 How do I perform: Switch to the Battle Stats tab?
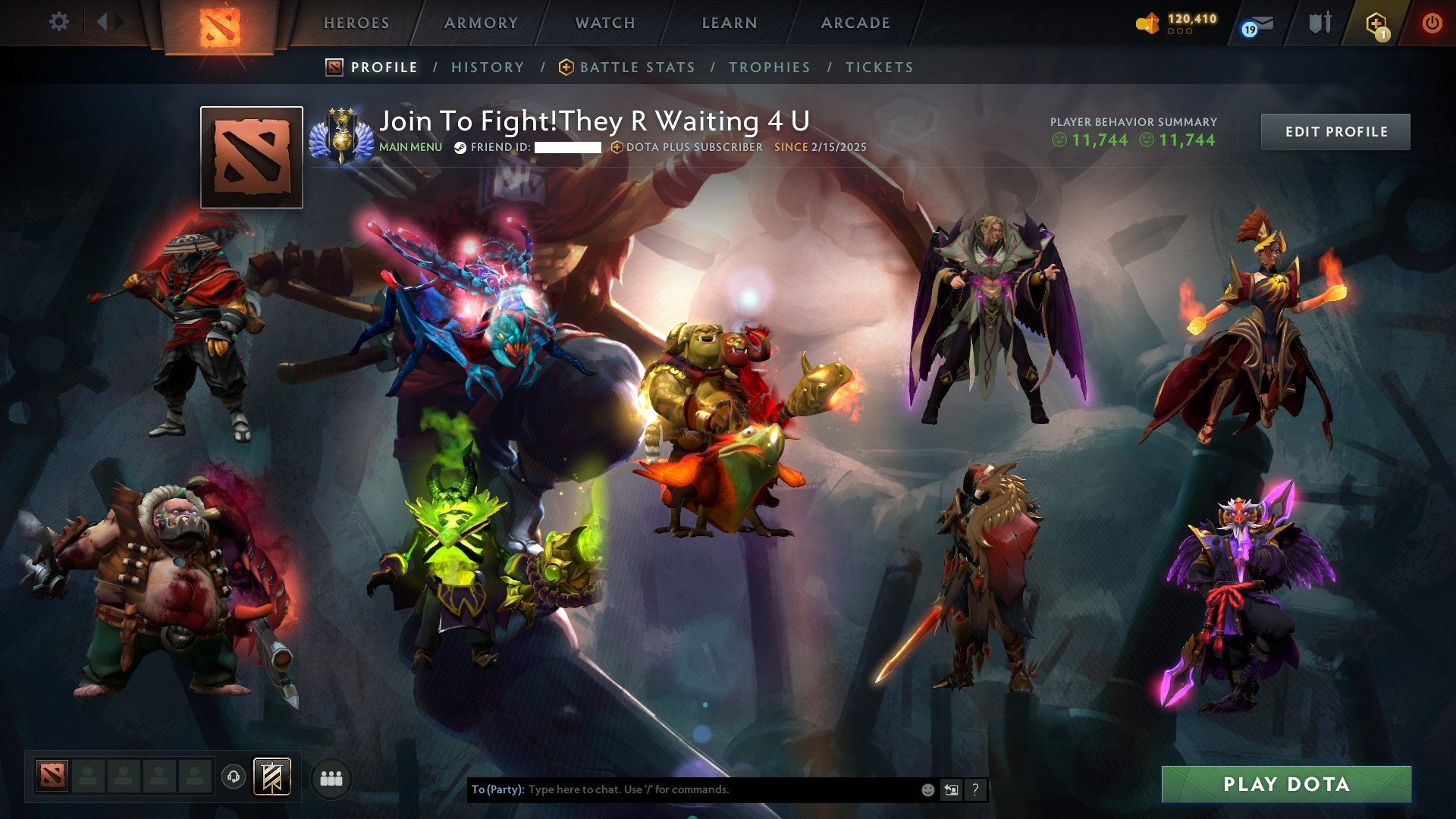tap(637, 67)
